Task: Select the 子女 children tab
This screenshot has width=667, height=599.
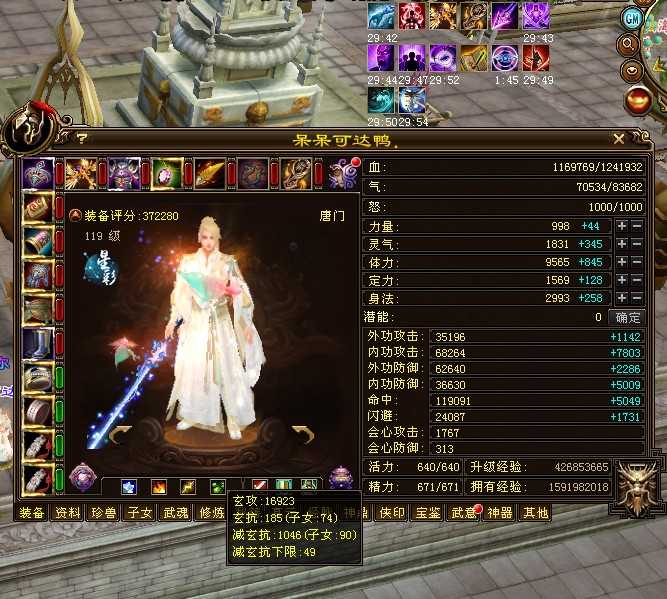Action: [x=139, y=513]
